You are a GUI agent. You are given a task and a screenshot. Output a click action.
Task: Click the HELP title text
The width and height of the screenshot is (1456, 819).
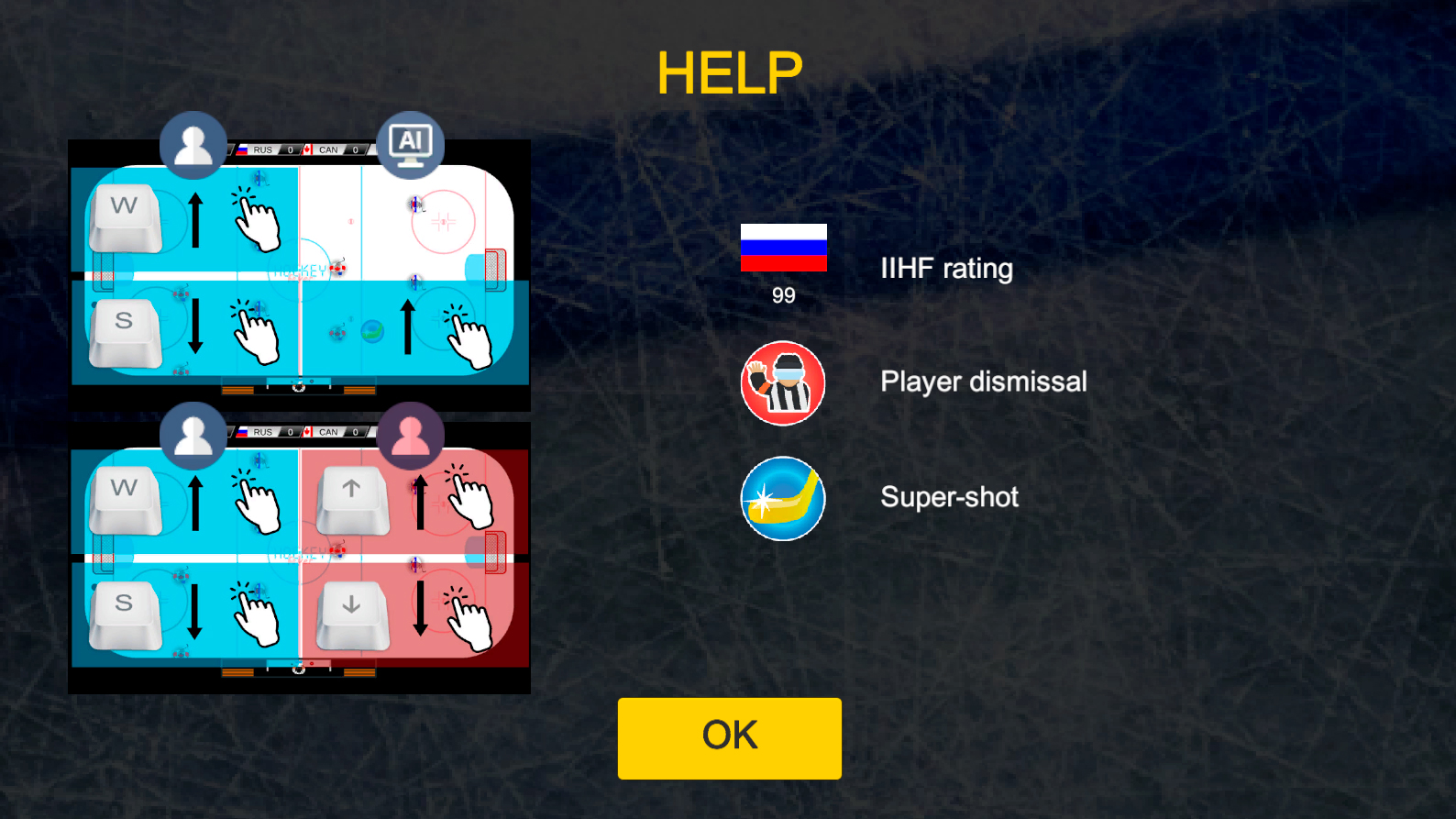coord(728,72)
